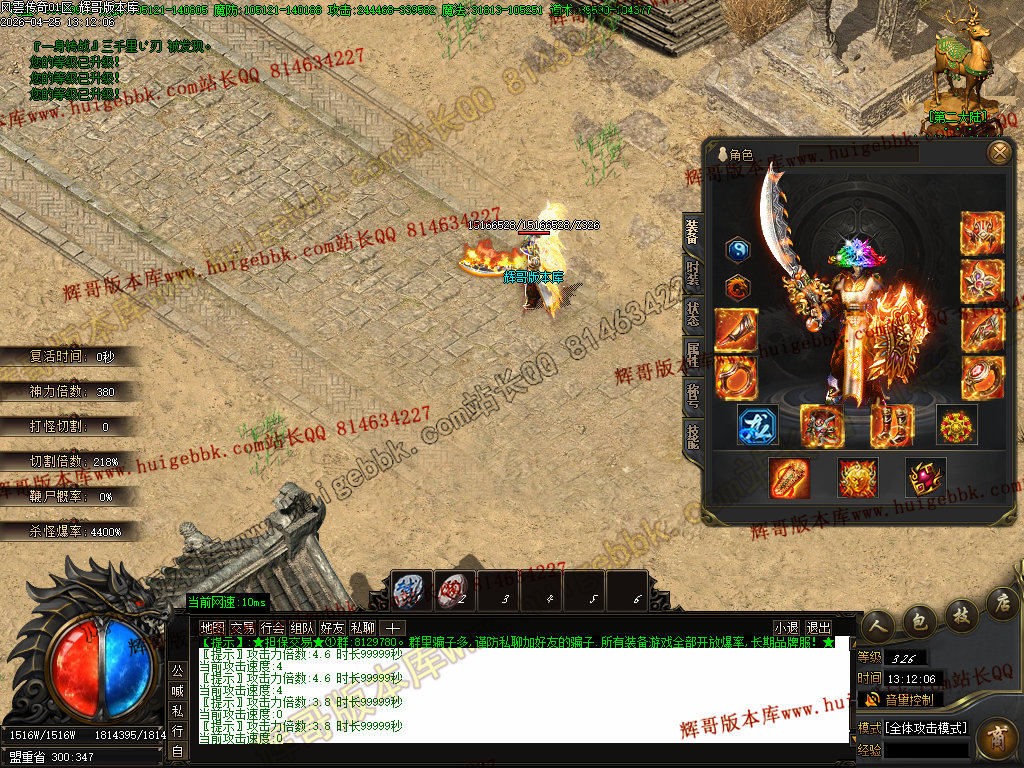1024x768 pixels.
Task: Open the 地图 map button
Action: click(212, 628)
